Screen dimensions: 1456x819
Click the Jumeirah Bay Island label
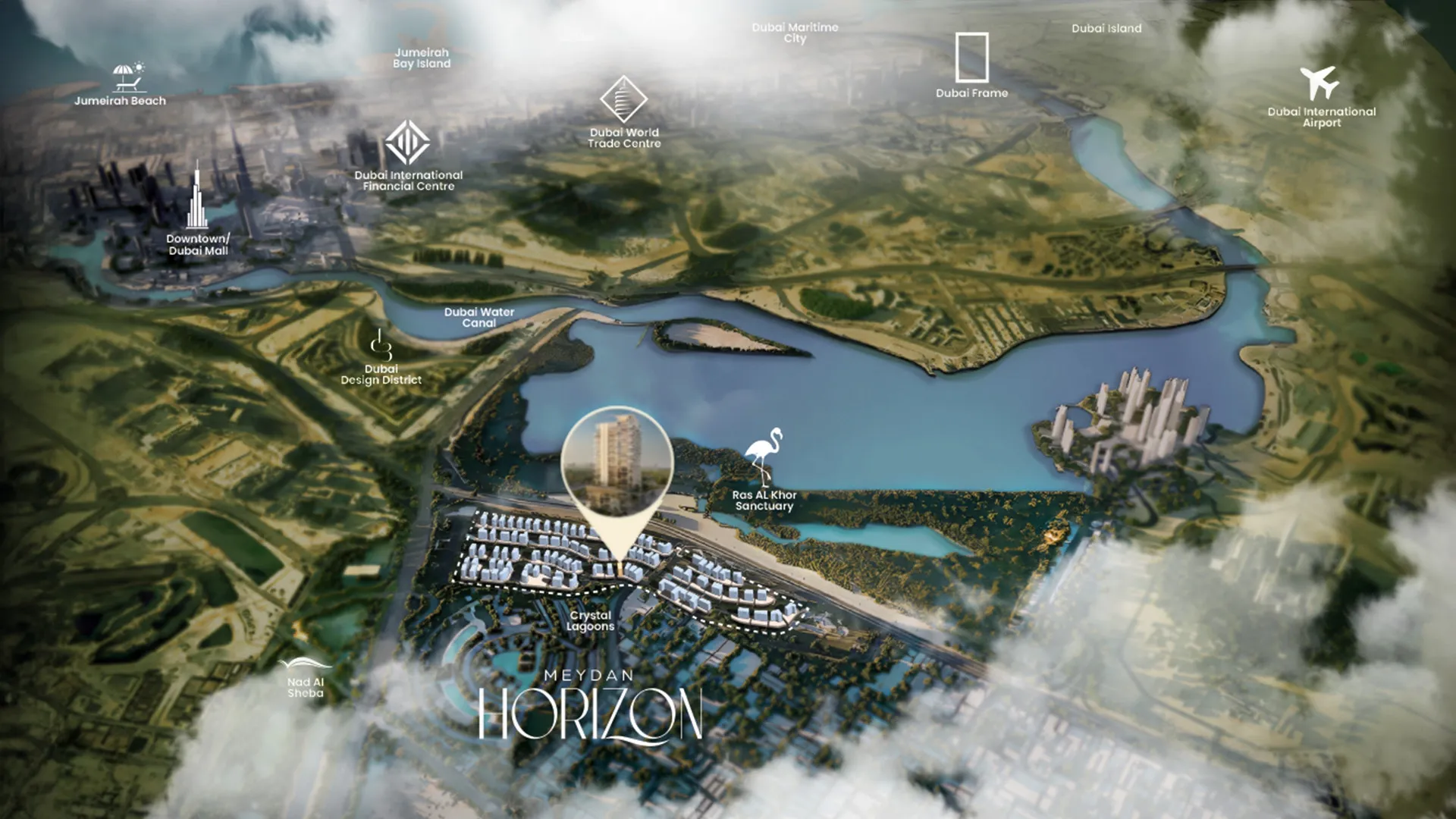point(422,58)
